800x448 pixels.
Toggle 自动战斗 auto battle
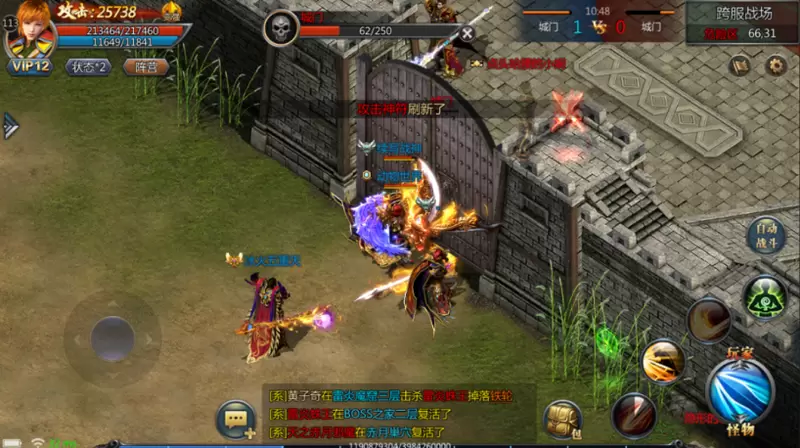[x=765, y=236]
